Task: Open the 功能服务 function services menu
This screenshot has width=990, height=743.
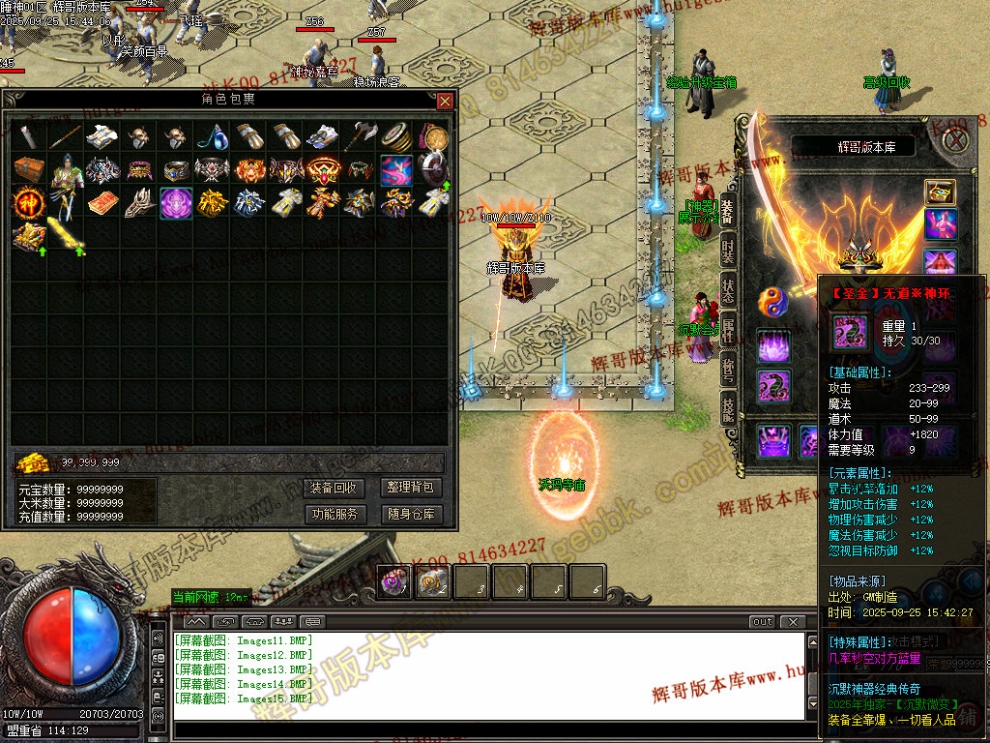Action: 334,514
